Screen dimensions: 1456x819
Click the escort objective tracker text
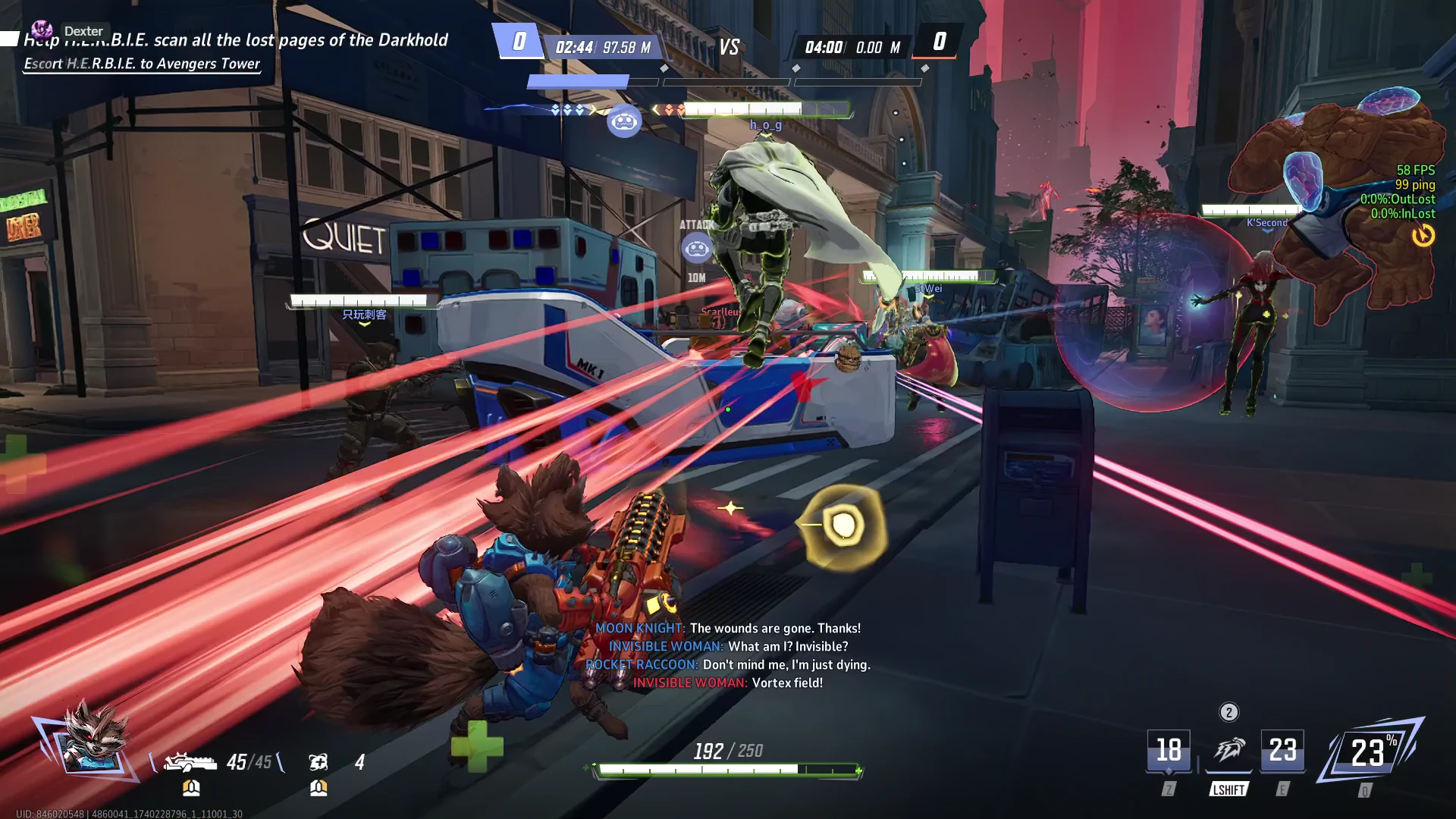(x=142, y=64)
